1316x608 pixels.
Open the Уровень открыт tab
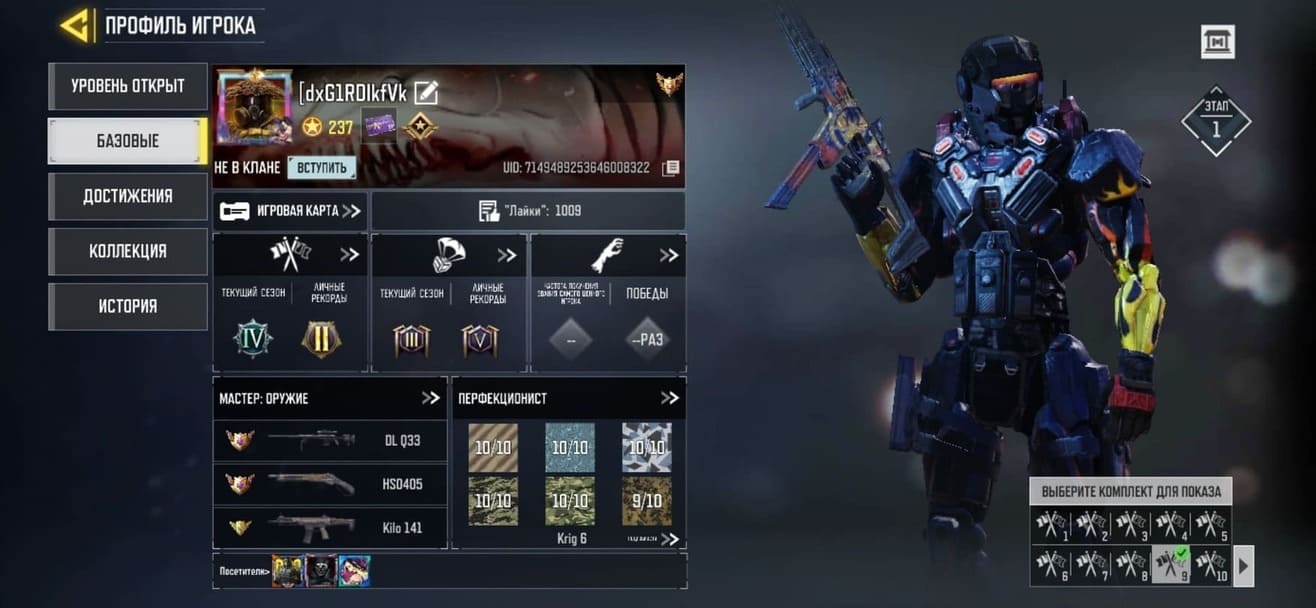click(x=127, y=86)
